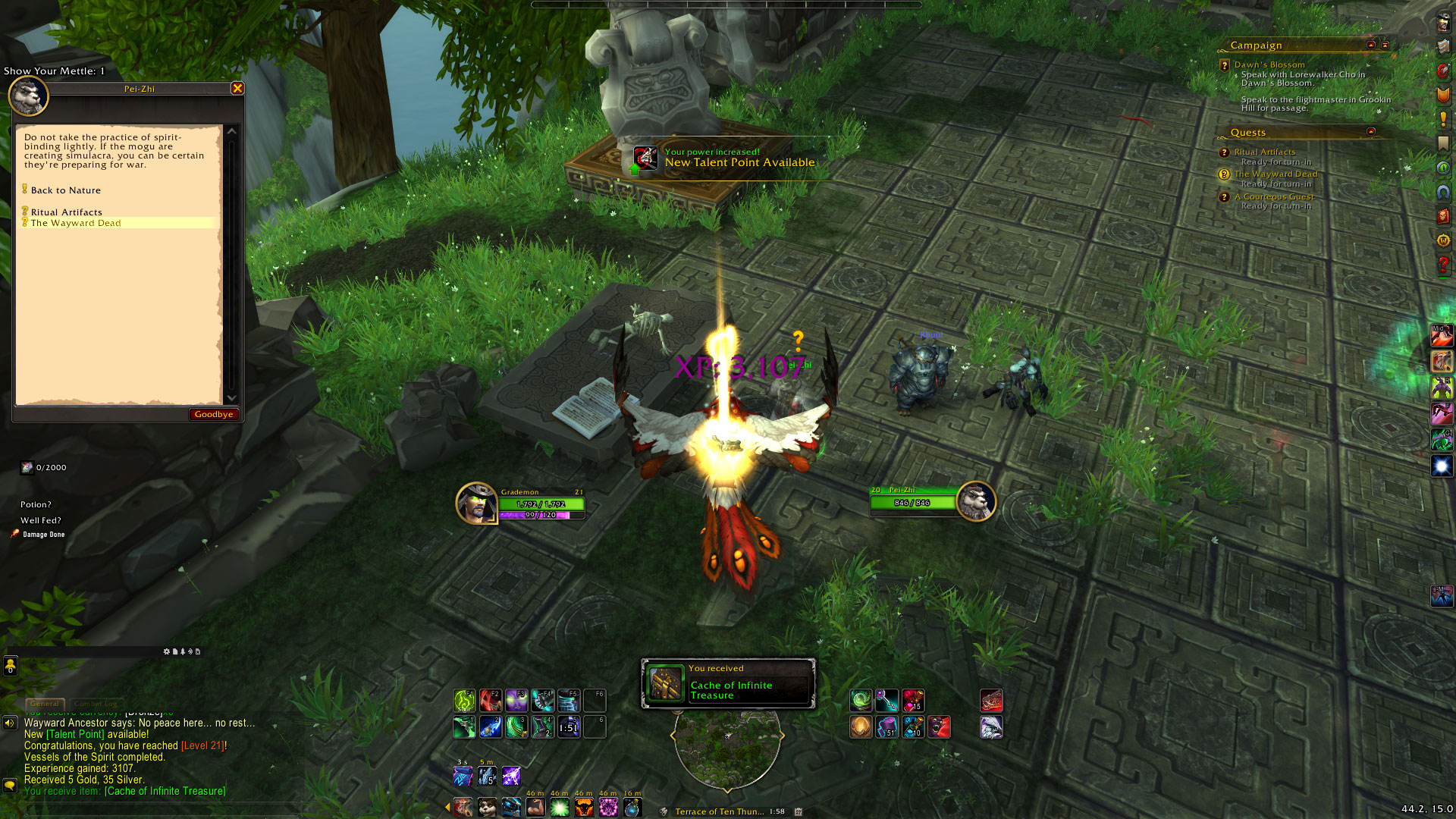Select the Pei-Zhi target portrait

click(x=975, y=502)
